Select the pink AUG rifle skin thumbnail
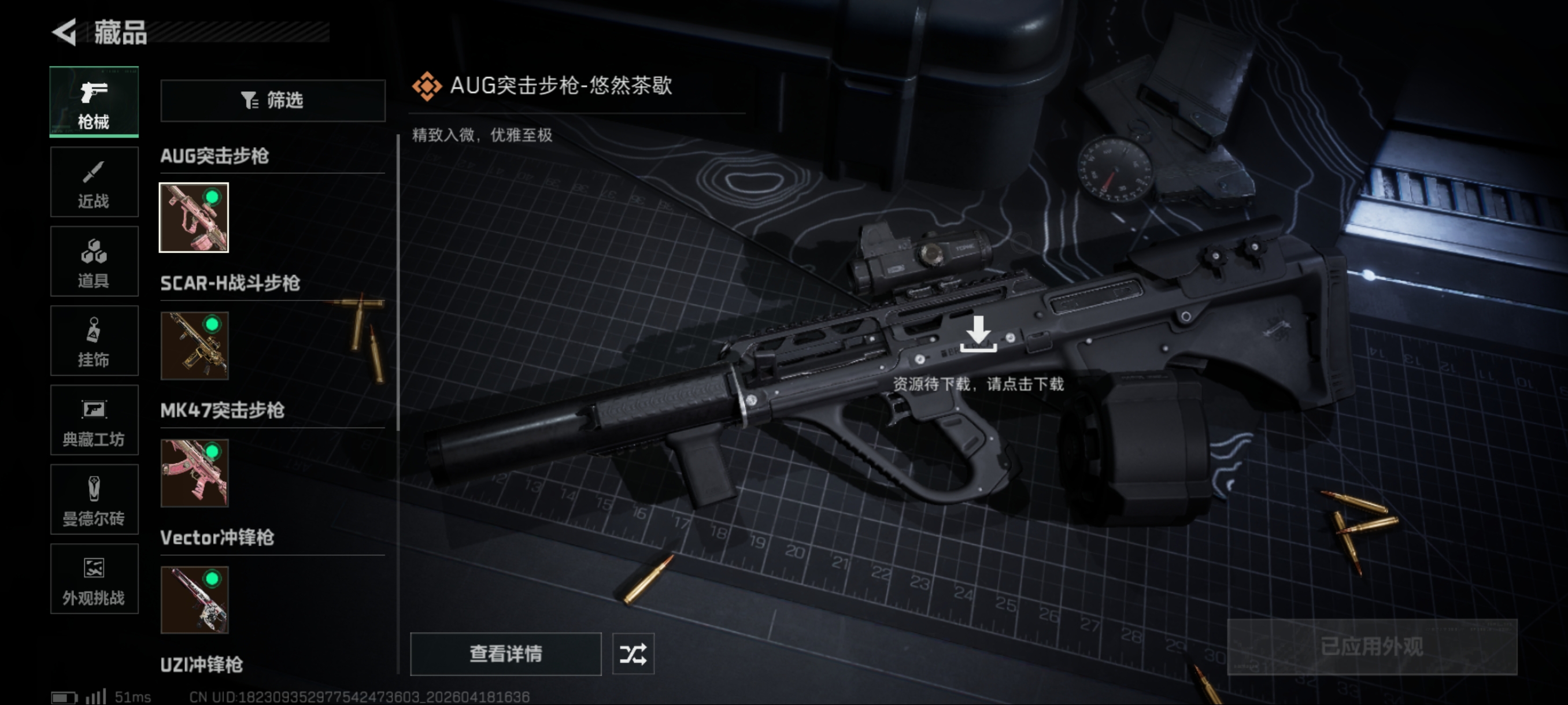Image resolution: width=1568 pixels, height=705 pixels. pos(194,217)
